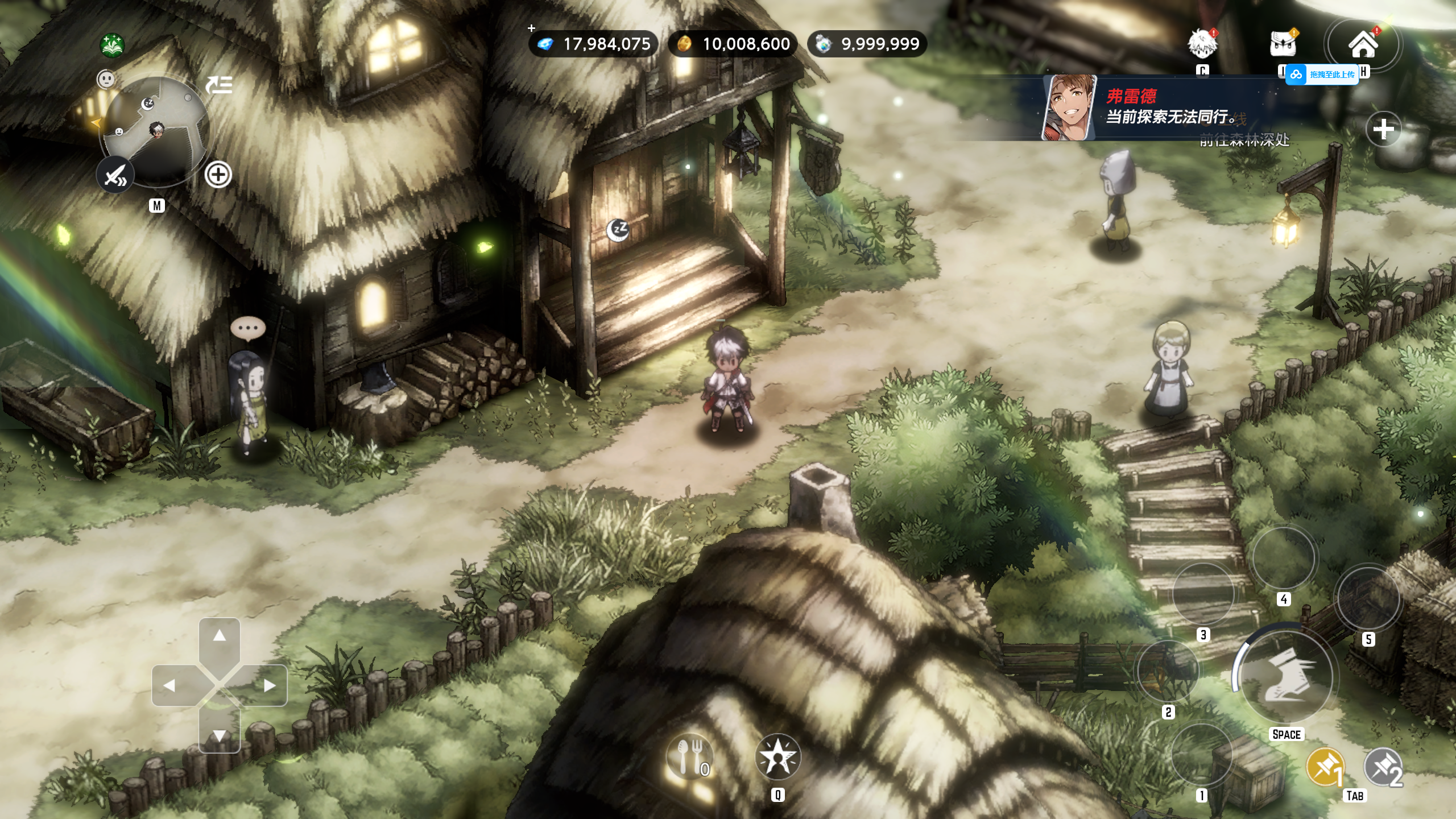Open the character menu icon
This screenshot has height=819, width=1456.
coord(1201,44)
